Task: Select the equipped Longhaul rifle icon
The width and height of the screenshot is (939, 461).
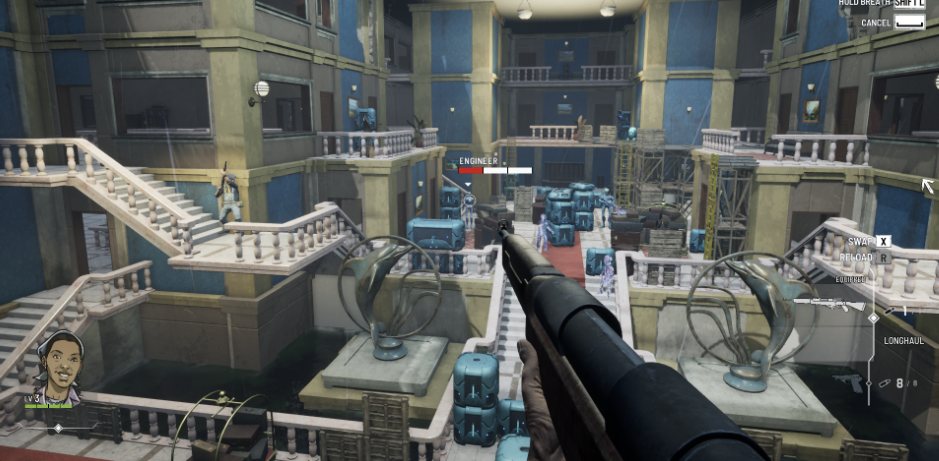Action: [x=827, y=304]
